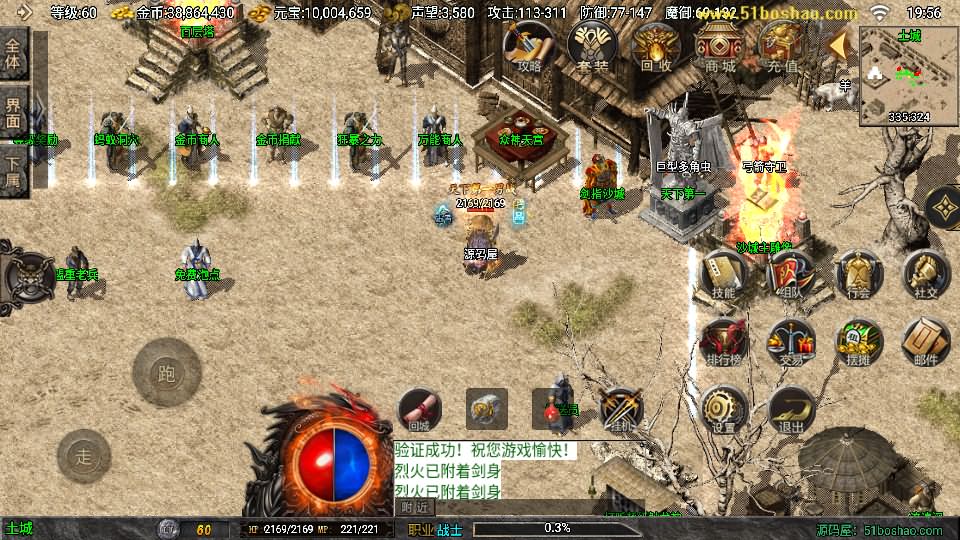Open the 回收 recycle menu

(x=656, y=47)
